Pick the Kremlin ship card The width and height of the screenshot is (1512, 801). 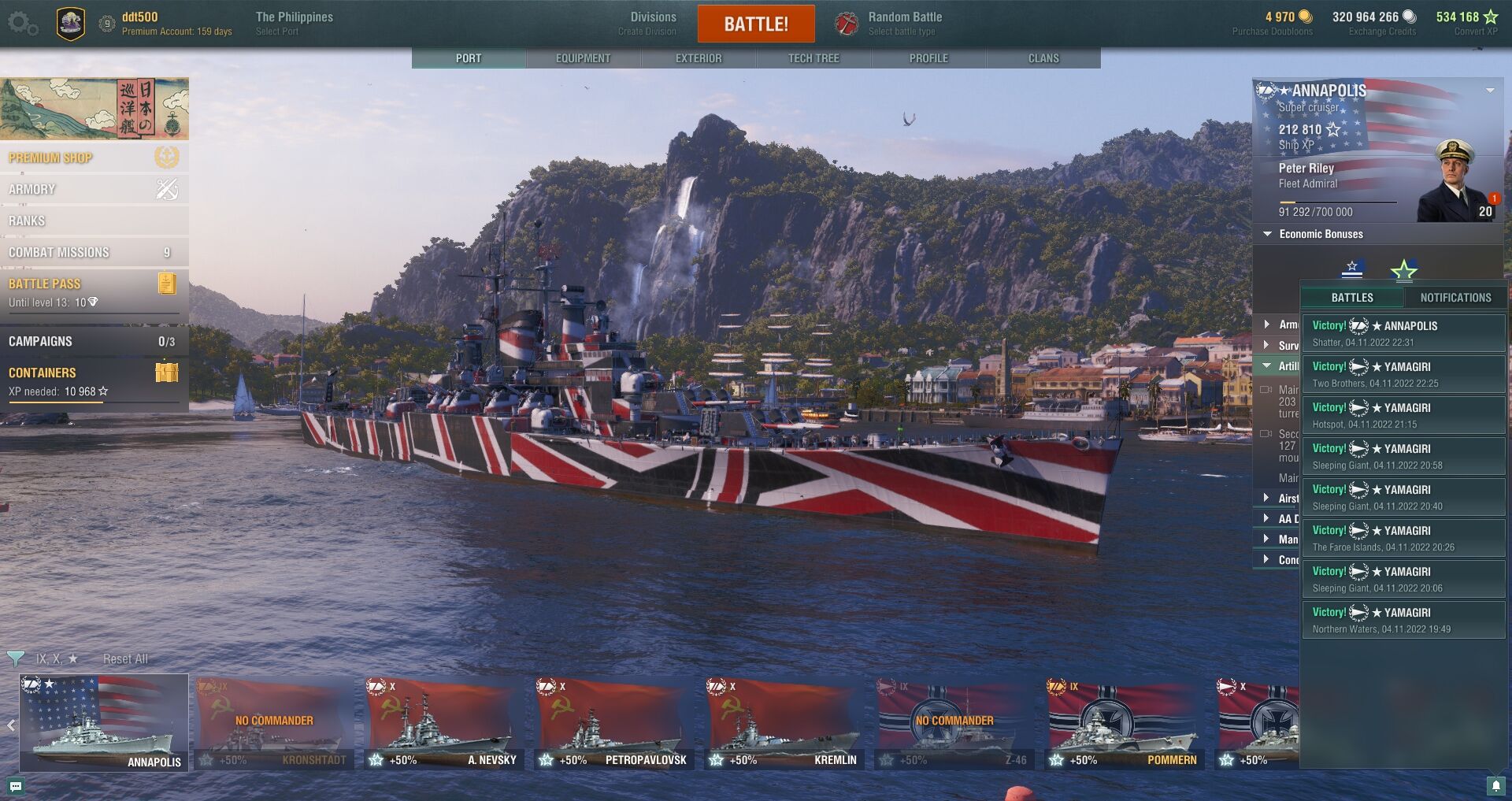(x=784, y=723)
